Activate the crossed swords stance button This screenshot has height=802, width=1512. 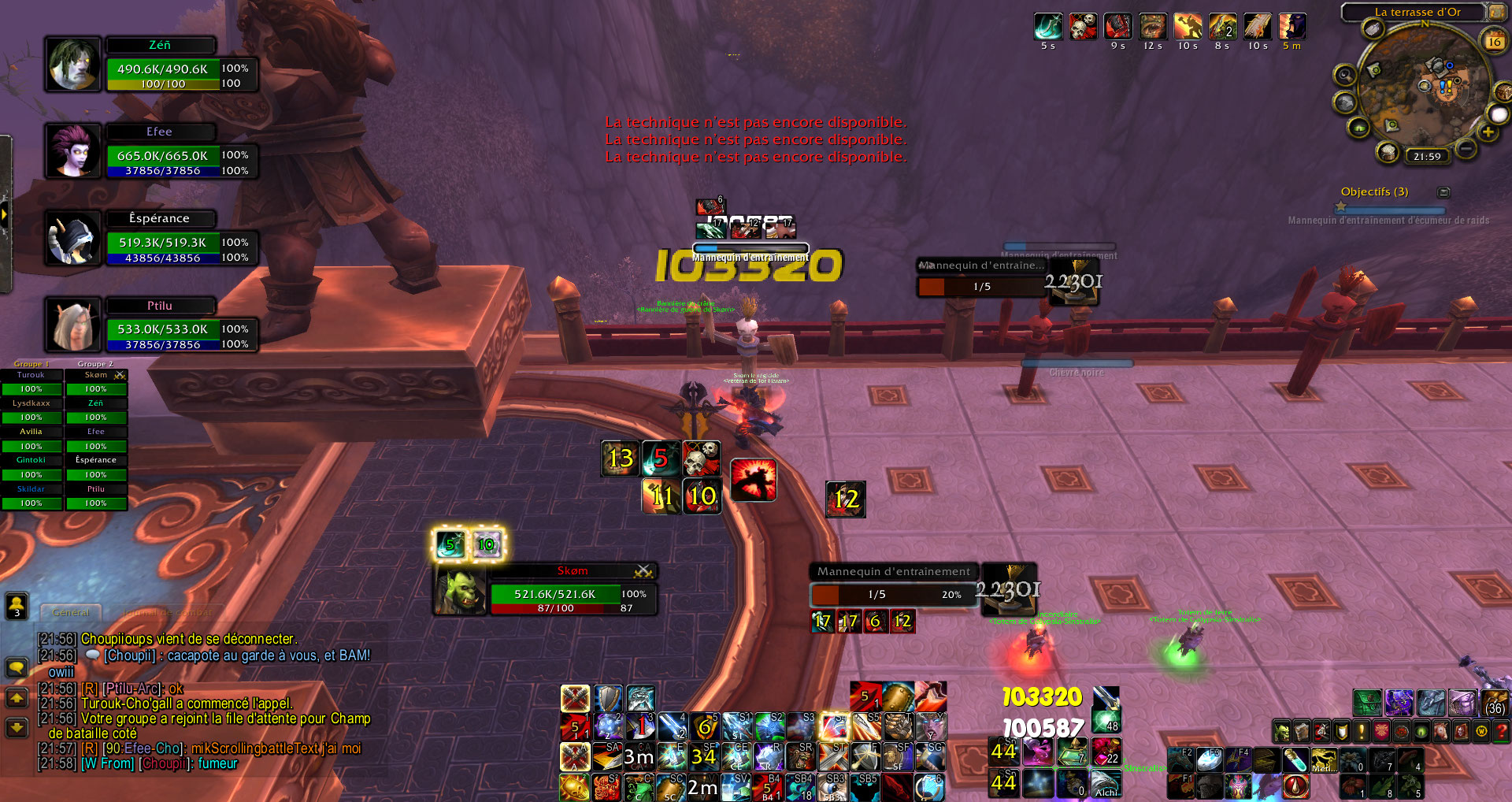[575, 698]
